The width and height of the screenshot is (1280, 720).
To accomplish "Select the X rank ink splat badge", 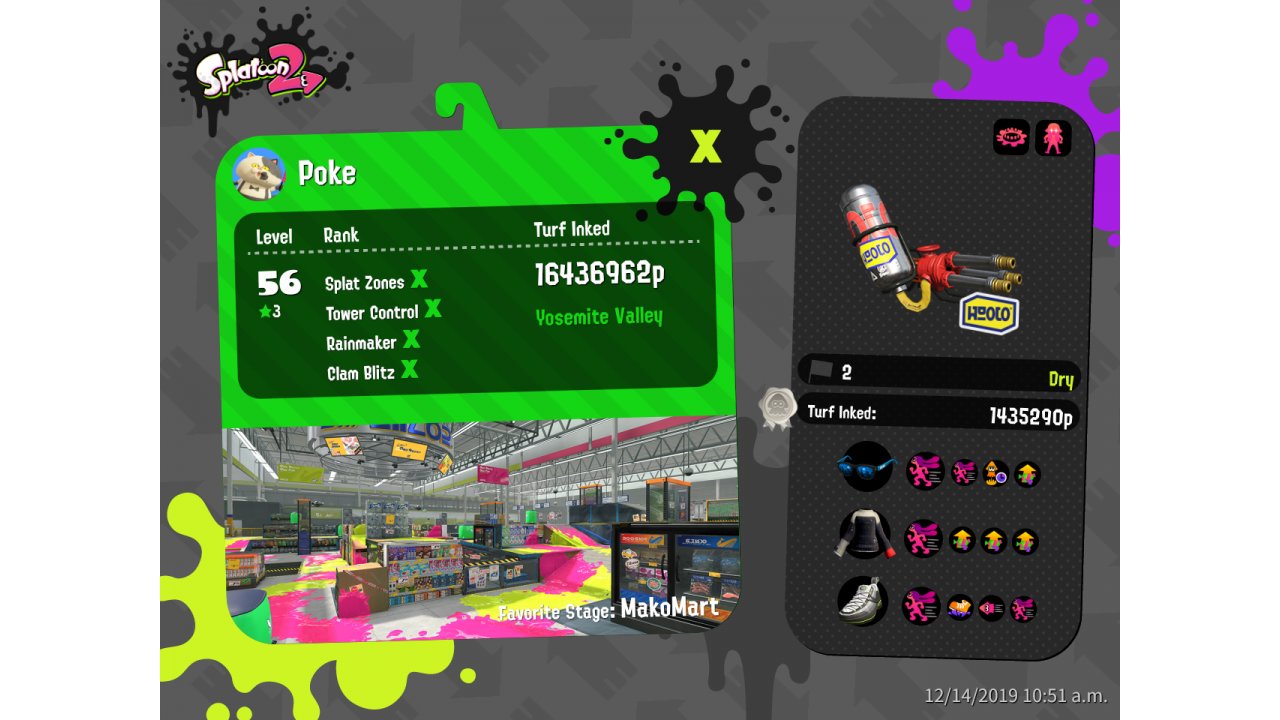I will 706,147.
